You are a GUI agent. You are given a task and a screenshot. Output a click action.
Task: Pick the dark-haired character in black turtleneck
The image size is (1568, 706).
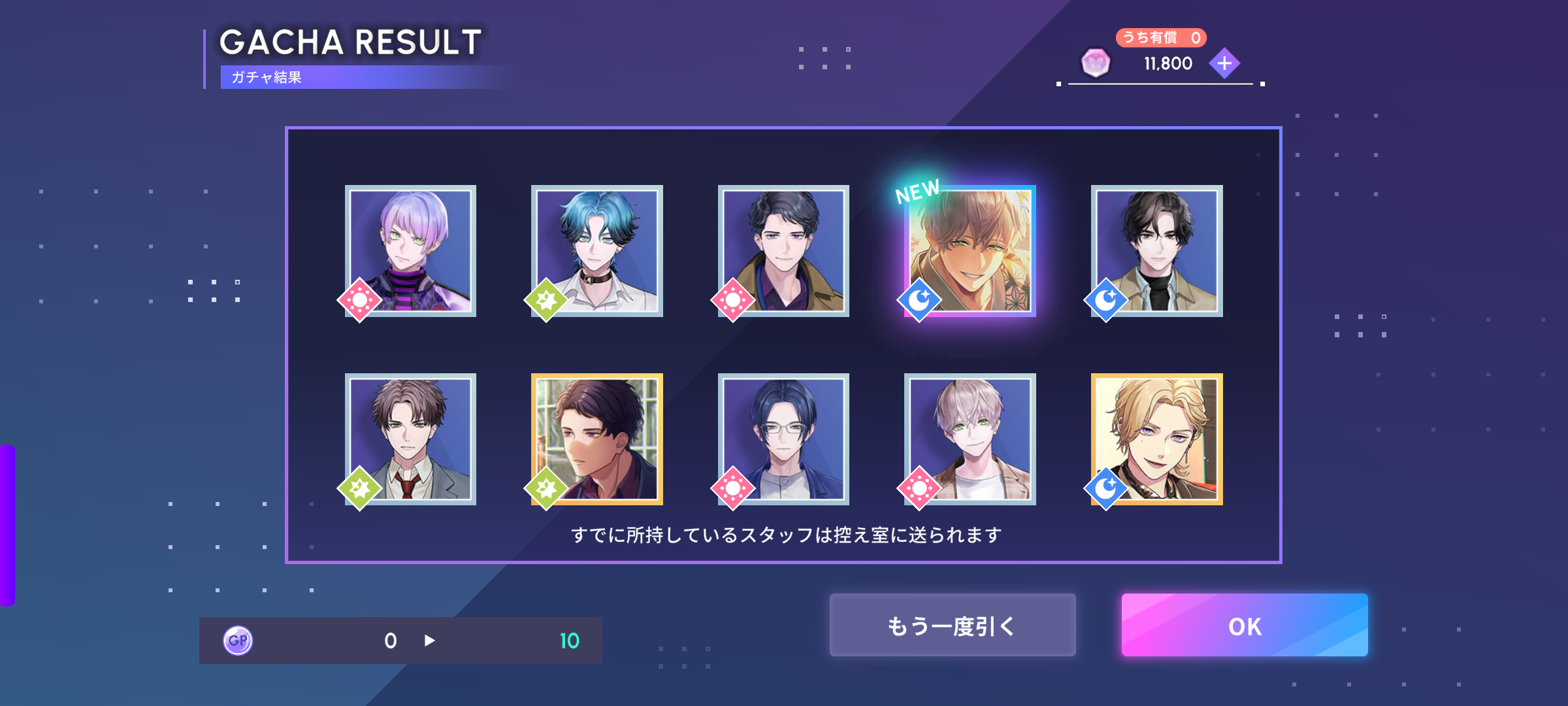pos(1156,251)
